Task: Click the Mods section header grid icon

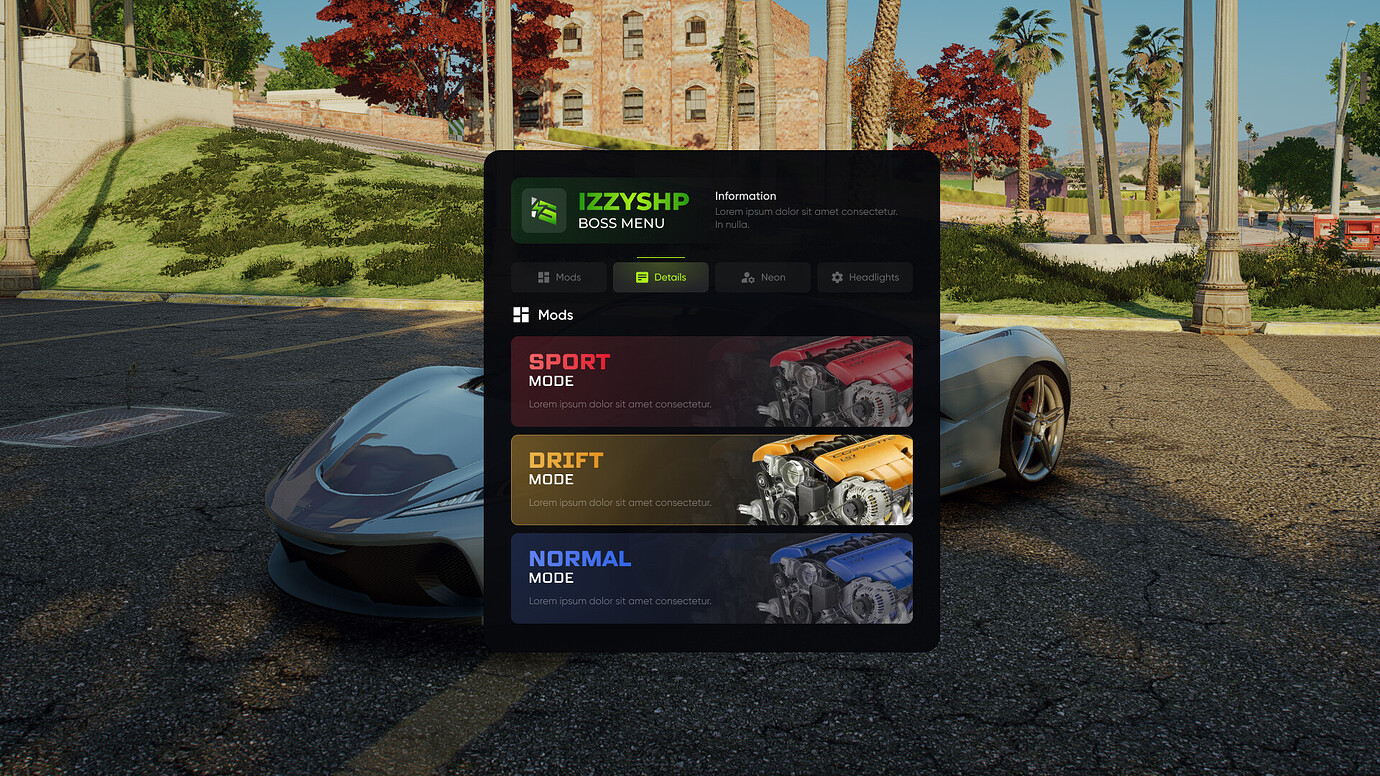Action: pyautogui.click(x=521, y=314)
